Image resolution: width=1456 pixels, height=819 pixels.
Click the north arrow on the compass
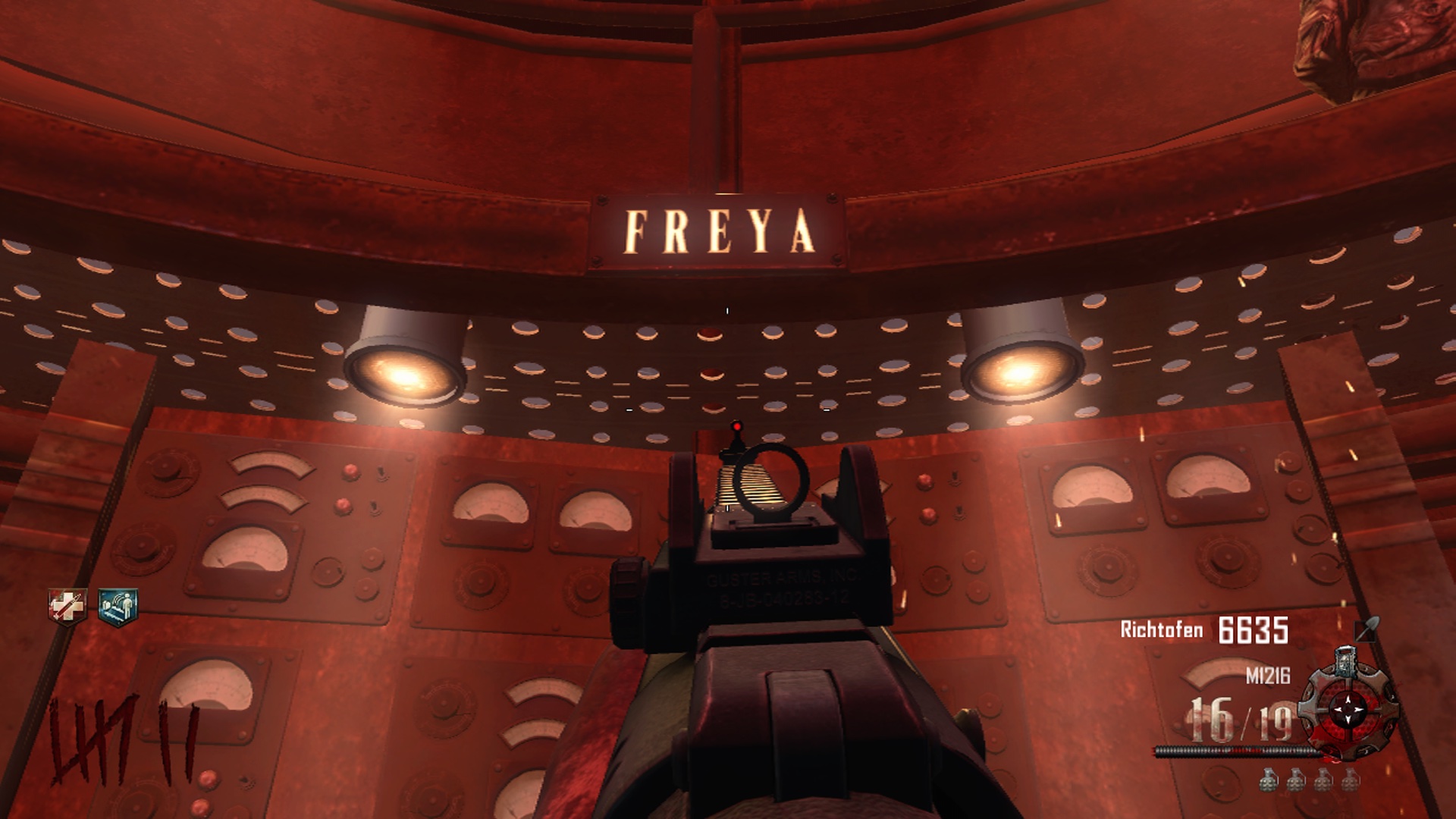click(1348, 699)
